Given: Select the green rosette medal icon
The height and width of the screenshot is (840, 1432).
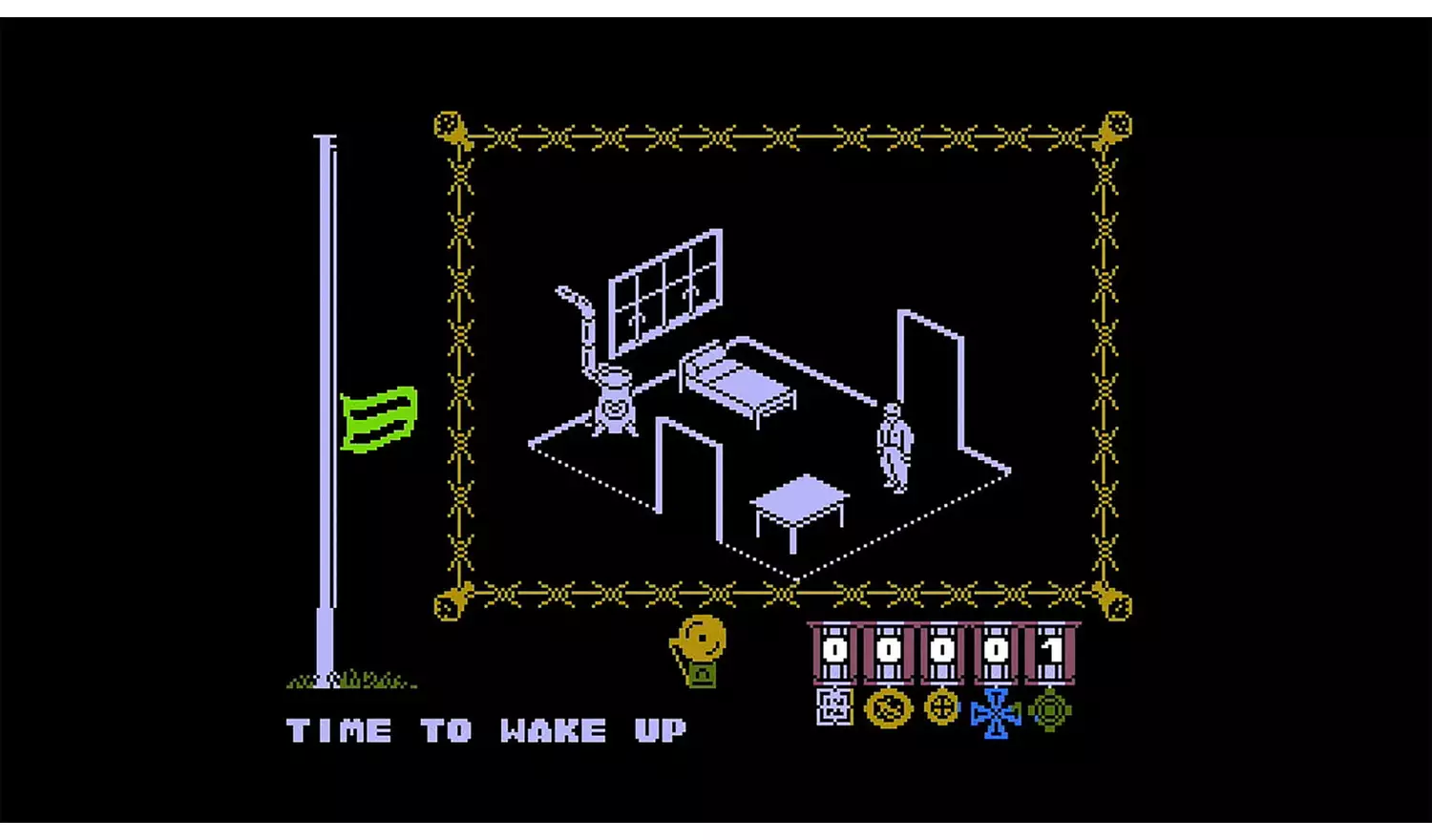Looking at the screenshot, I should tap(1048, 710).
